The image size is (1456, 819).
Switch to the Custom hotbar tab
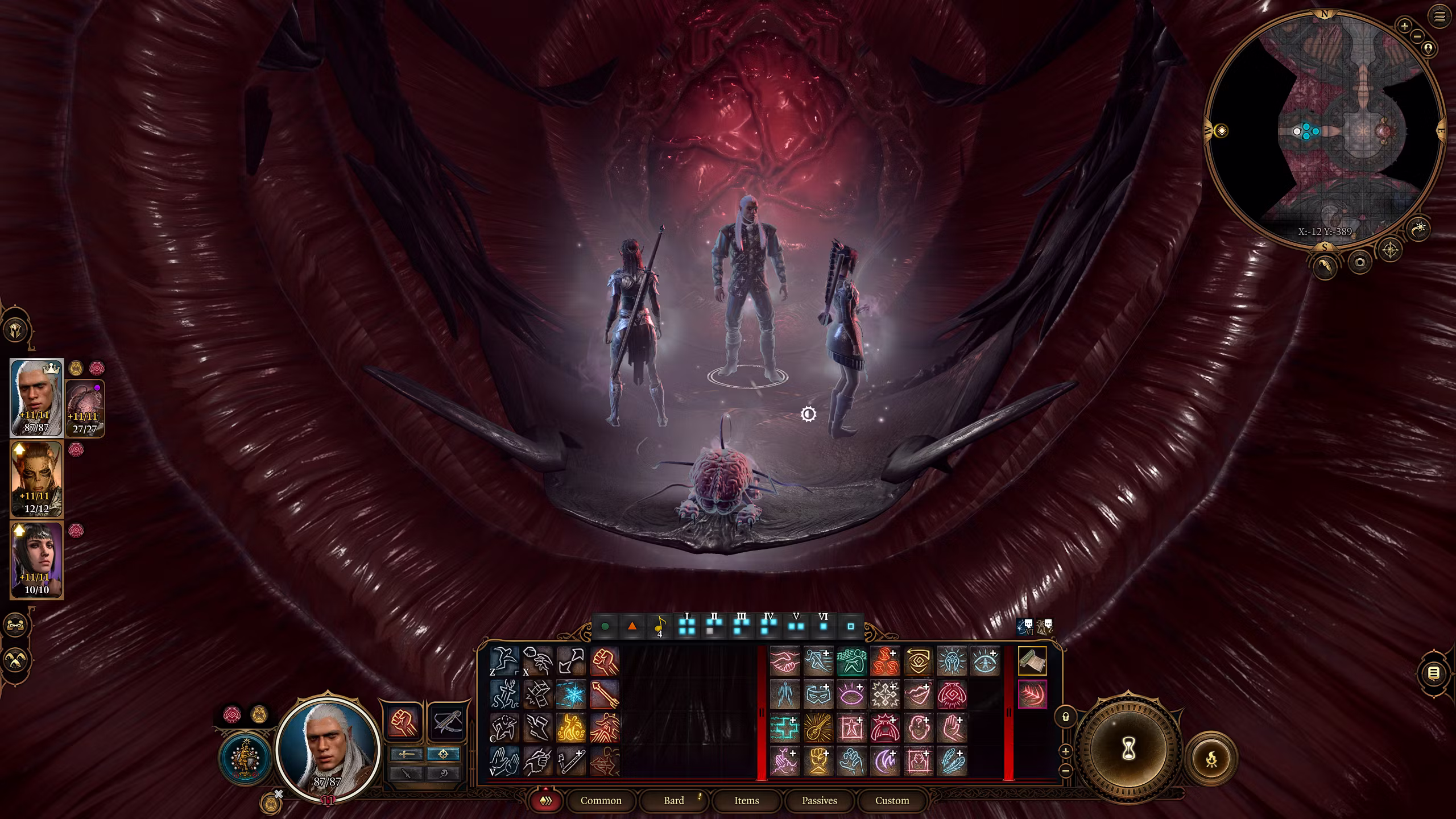[892, 800]
